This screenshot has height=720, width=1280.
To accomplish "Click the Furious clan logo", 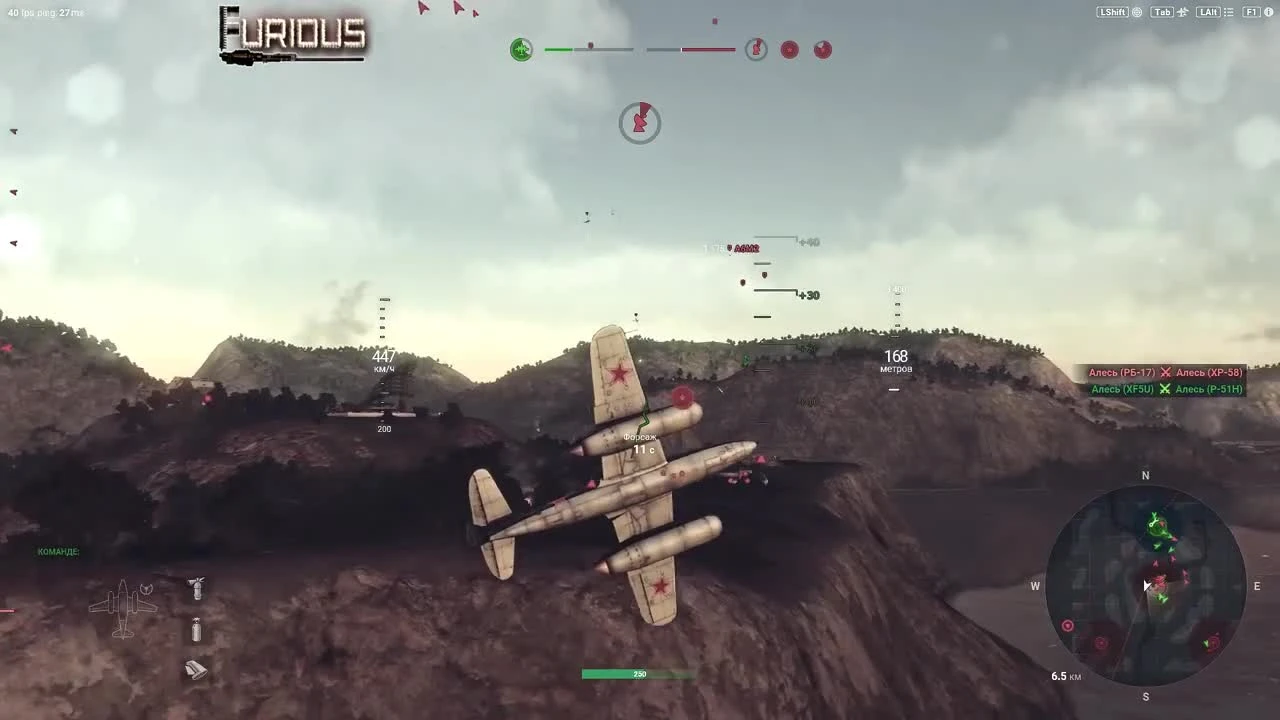I will 292,32.
